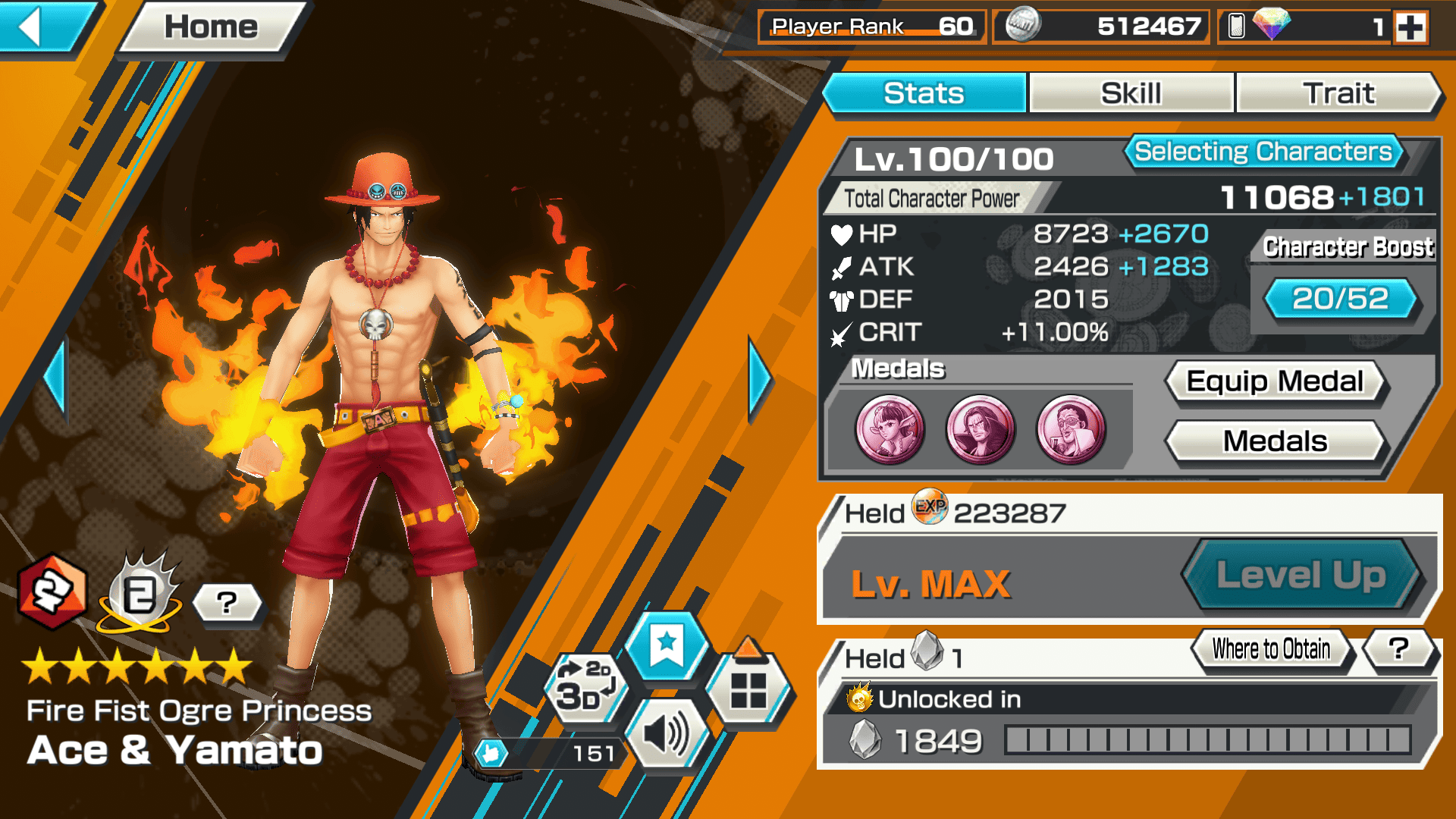Switch to the Skill tab
Screen dimensions: 1456x819
pyautogui.click(x=1131, y=93)
